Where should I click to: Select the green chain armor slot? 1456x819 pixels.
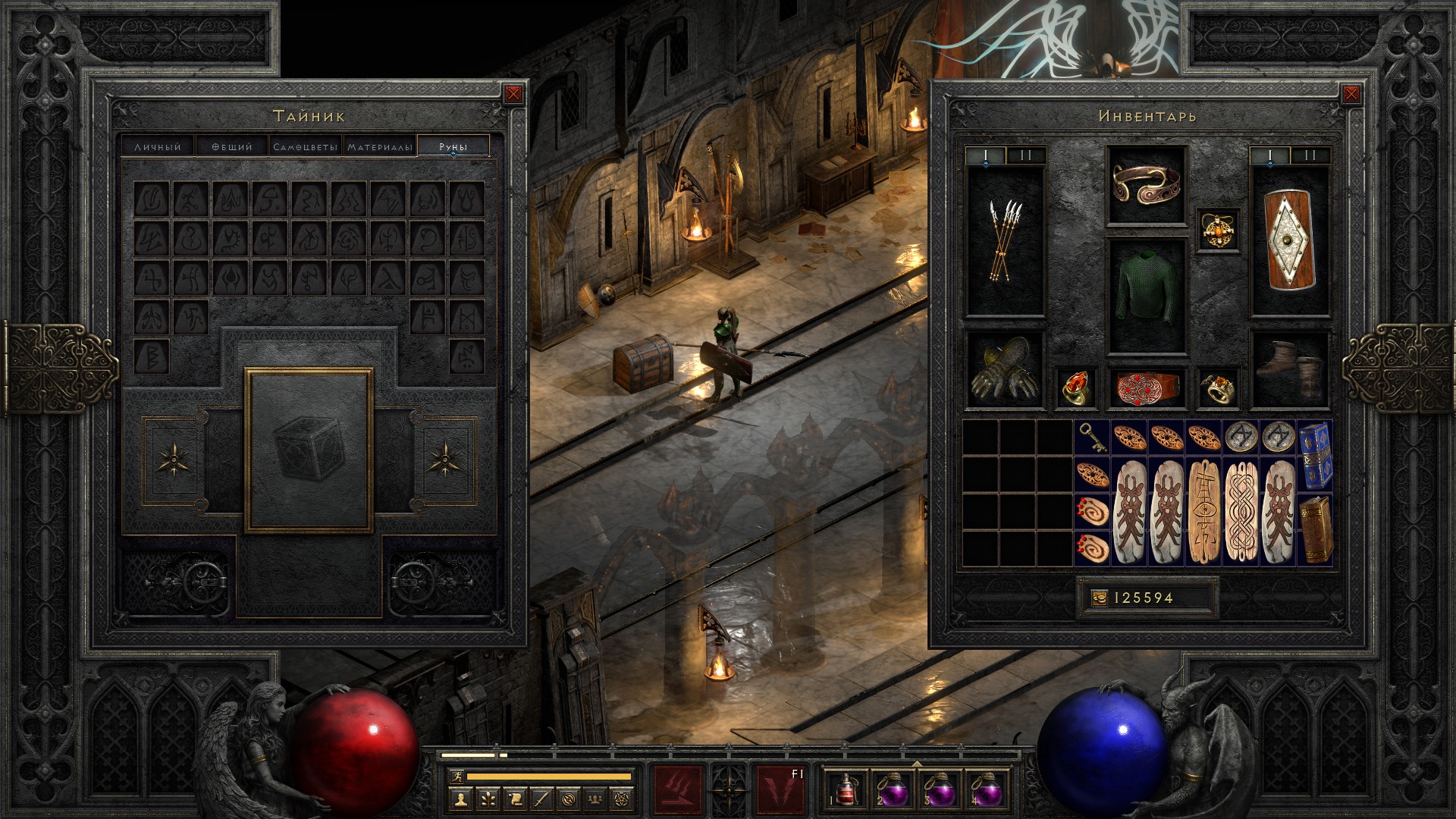pos(1146,297)
